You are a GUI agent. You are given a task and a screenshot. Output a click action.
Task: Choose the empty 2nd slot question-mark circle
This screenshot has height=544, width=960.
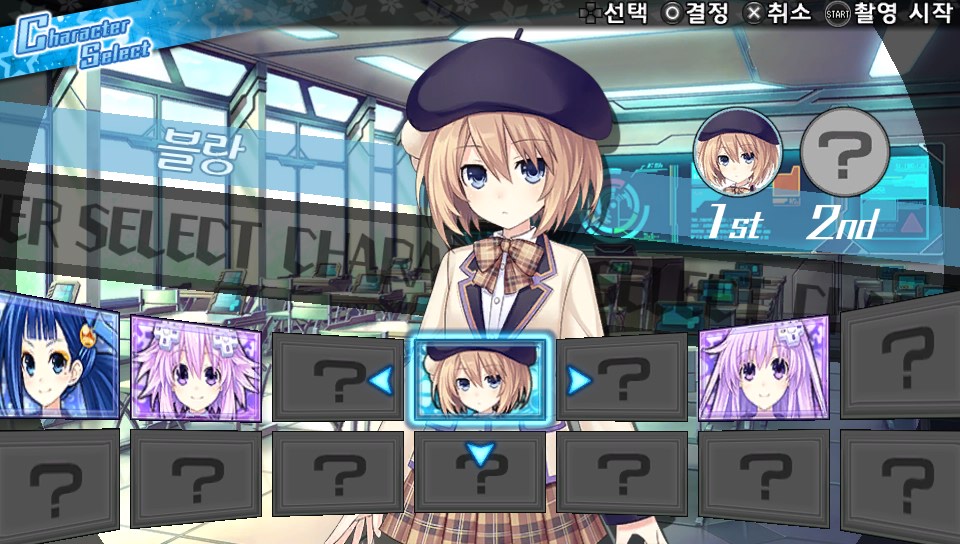(x=845, y=152)
